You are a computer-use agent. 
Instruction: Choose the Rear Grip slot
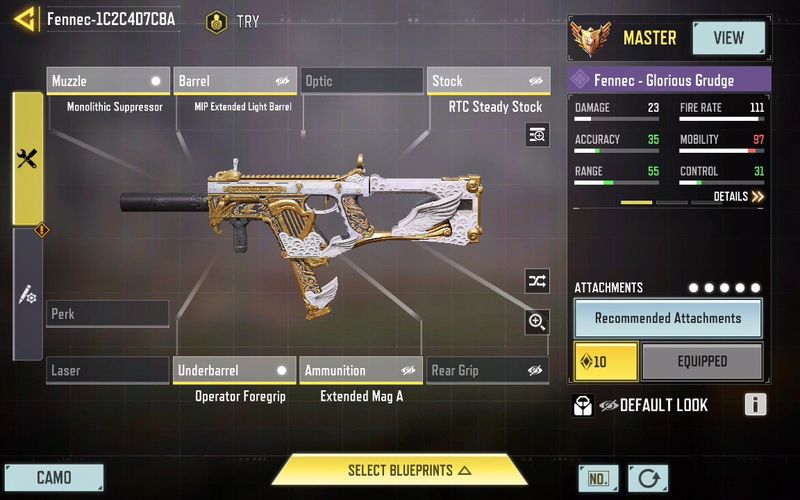[488, 371]
